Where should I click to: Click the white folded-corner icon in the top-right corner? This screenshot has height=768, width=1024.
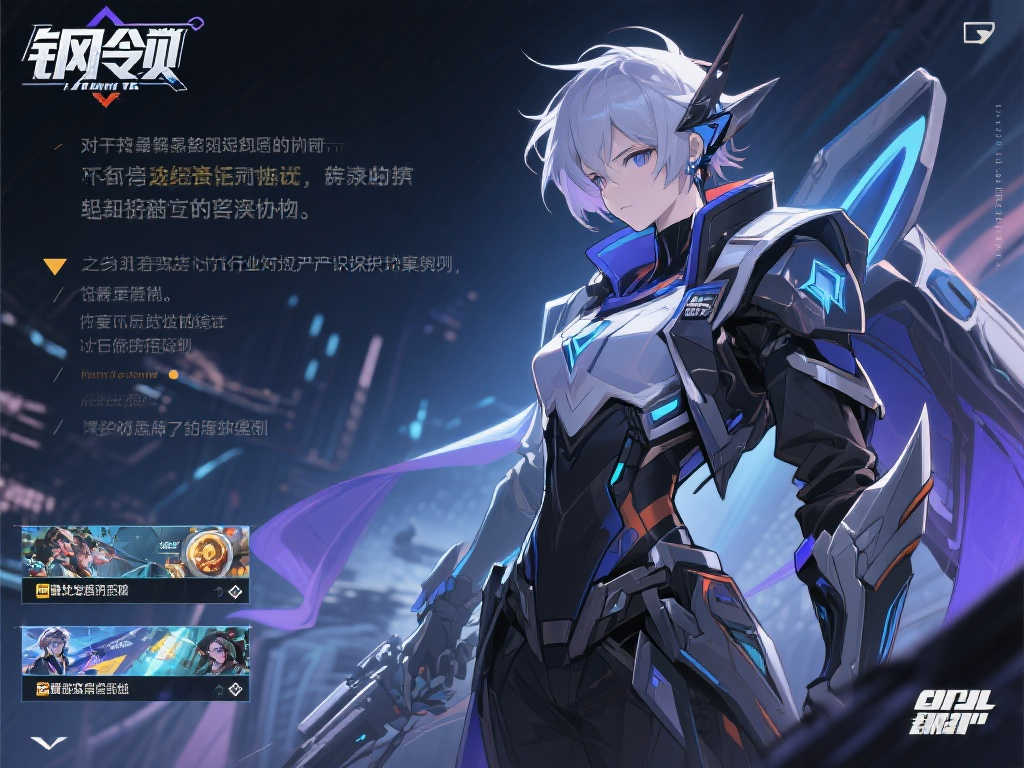tap(978, 33)
